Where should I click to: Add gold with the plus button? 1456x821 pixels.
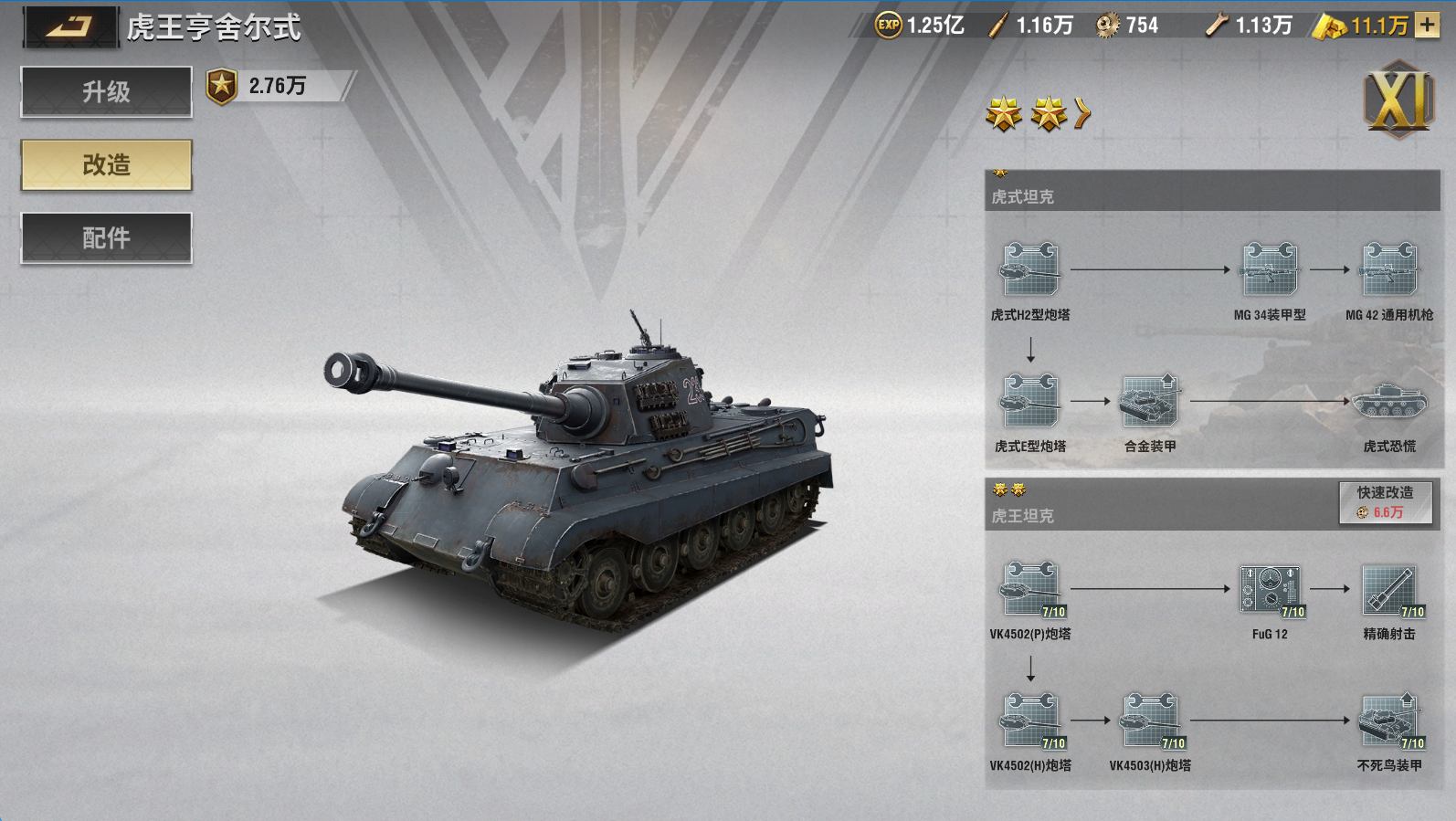coord(1427,25)
